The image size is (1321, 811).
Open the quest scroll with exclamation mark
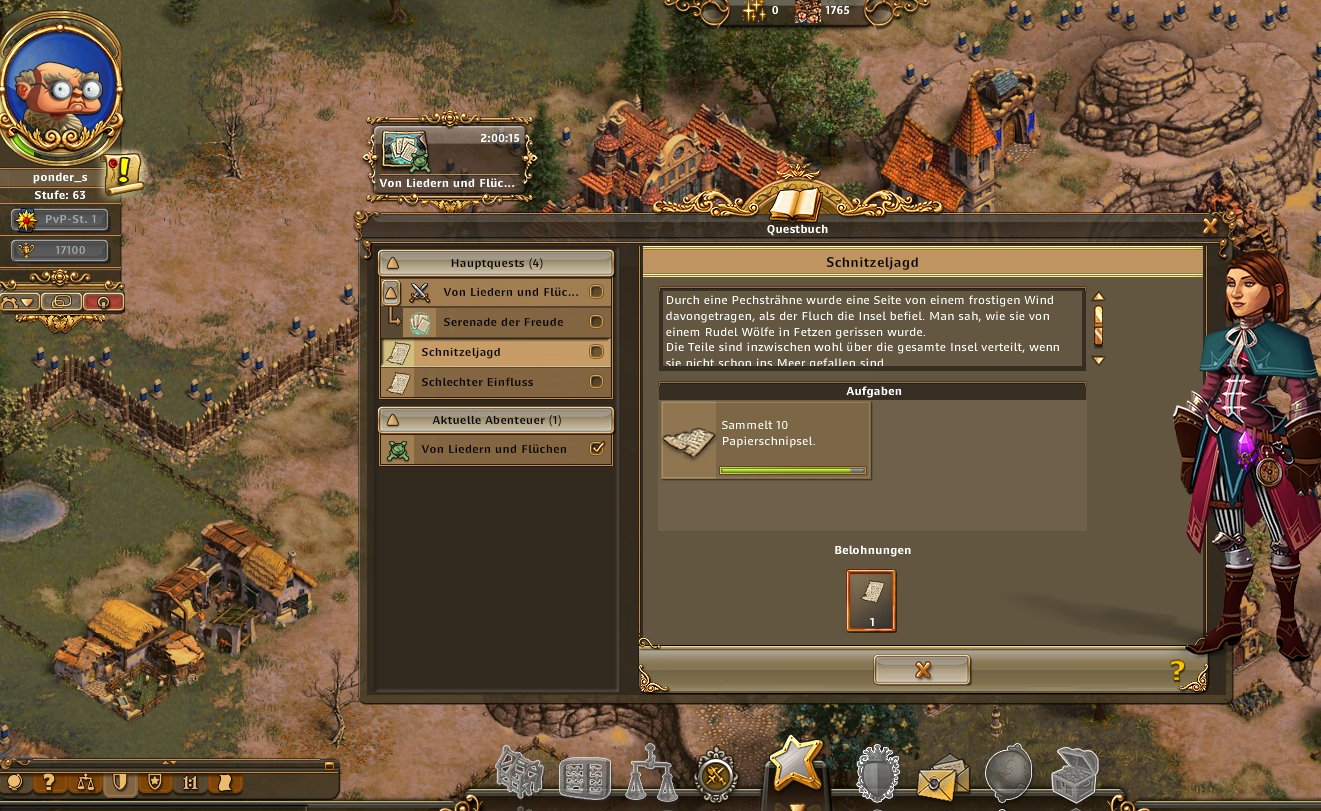click(x=123, y=174)
